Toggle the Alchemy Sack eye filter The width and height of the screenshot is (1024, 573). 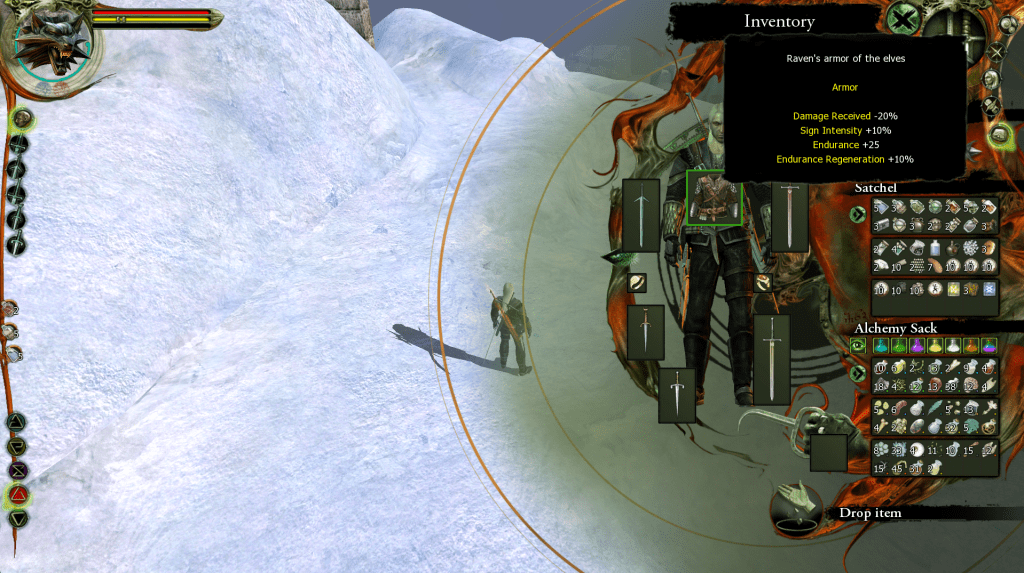[857, 346]
